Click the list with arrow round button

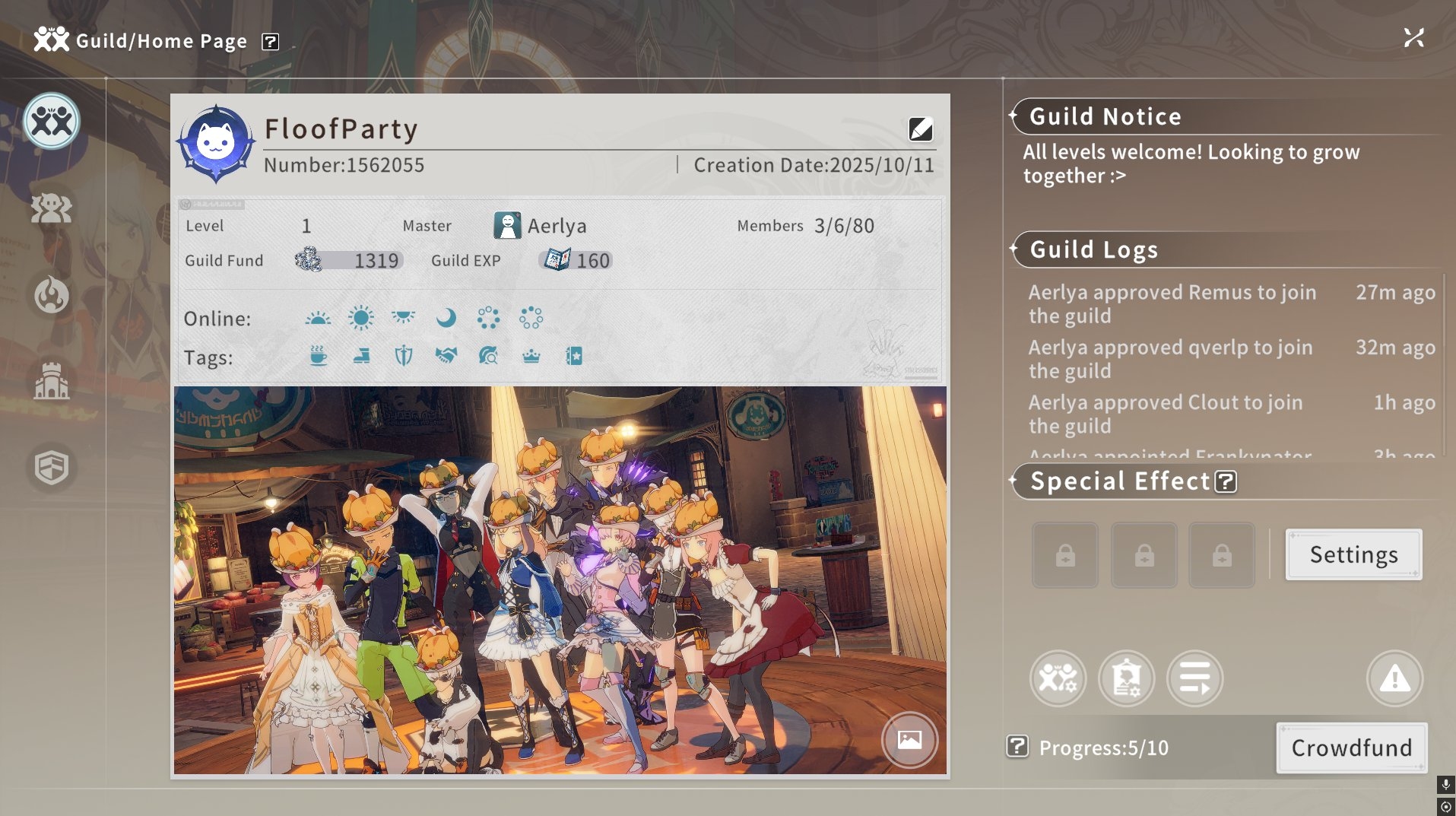point(1194,678)
